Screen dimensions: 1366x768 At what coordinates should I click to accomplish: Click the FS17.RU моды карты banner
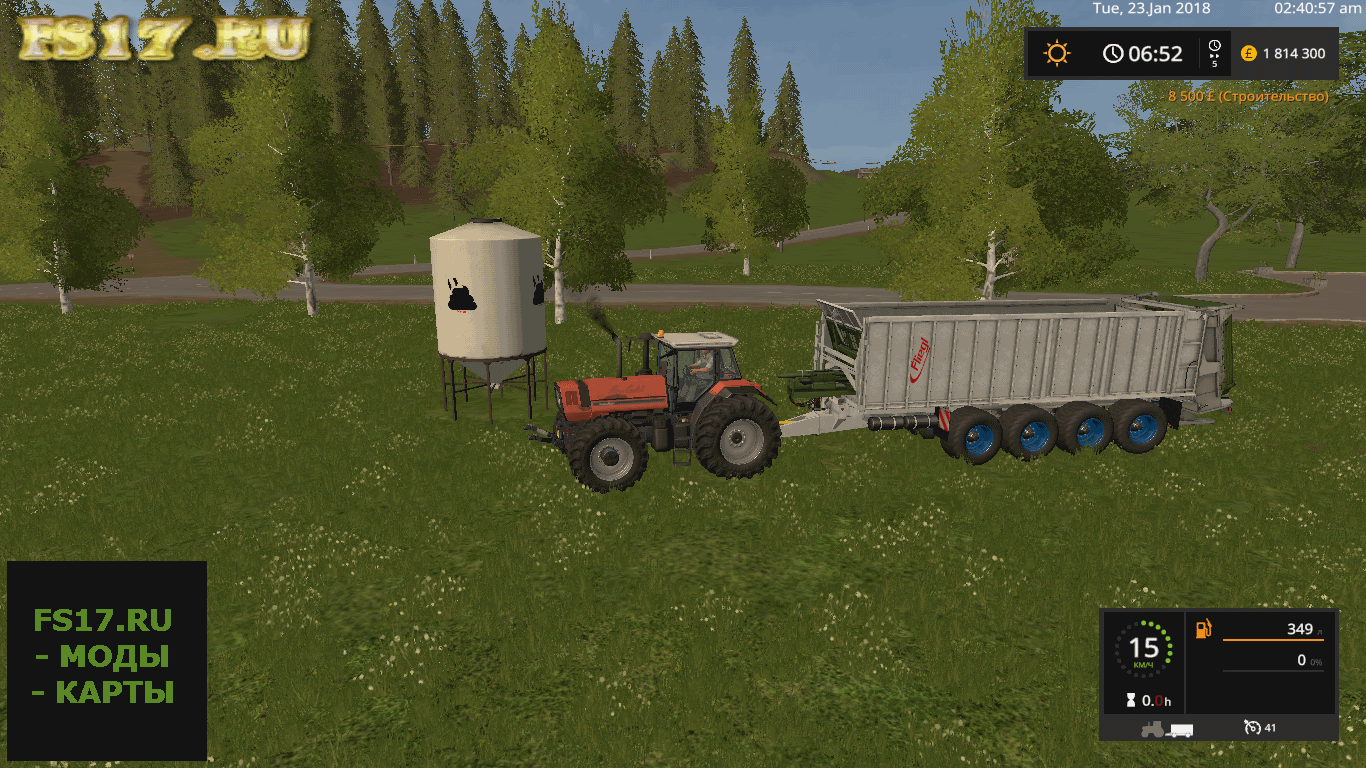tap(106, 659)
